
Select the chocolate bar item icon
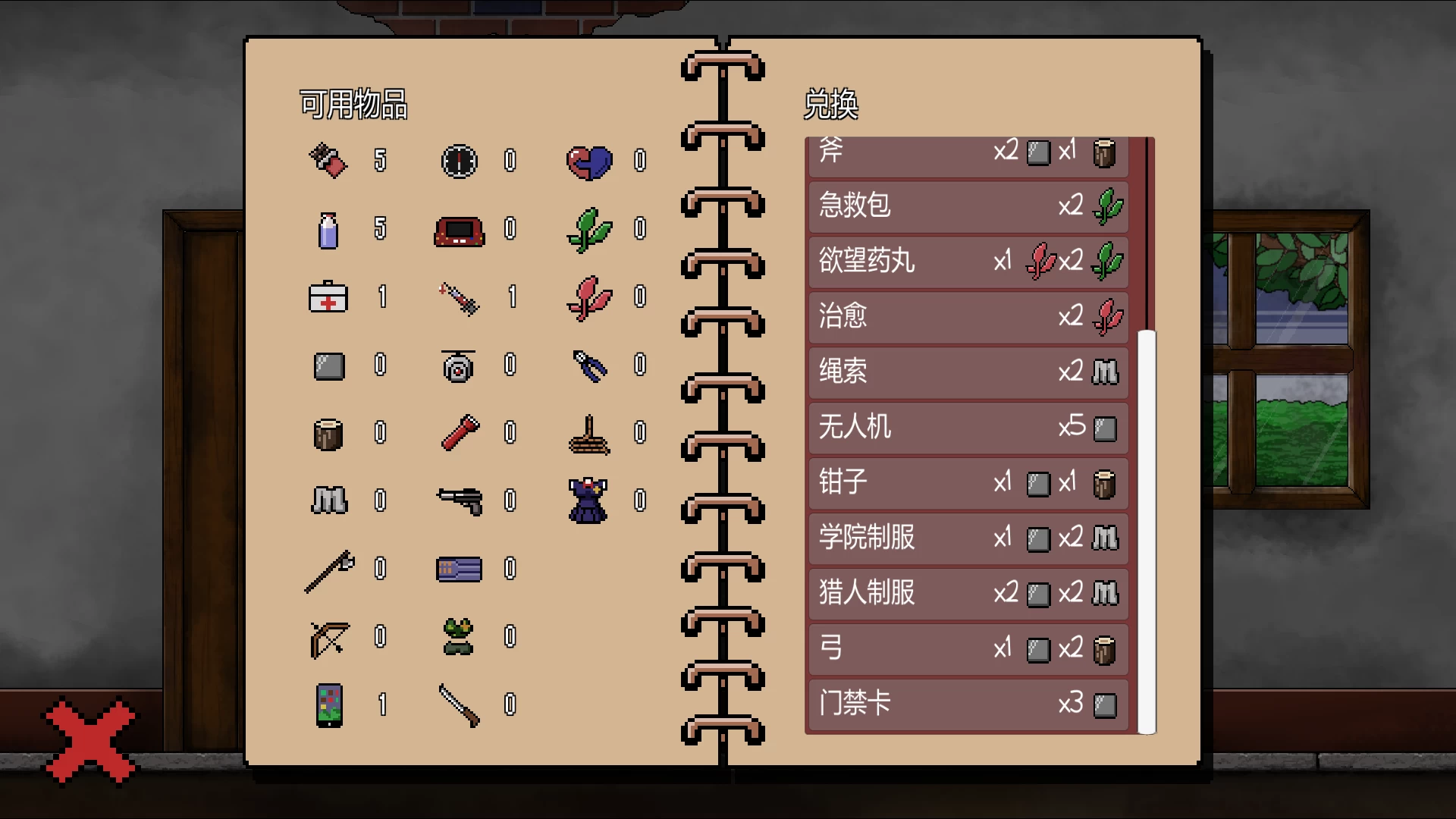tap(329, 160)
